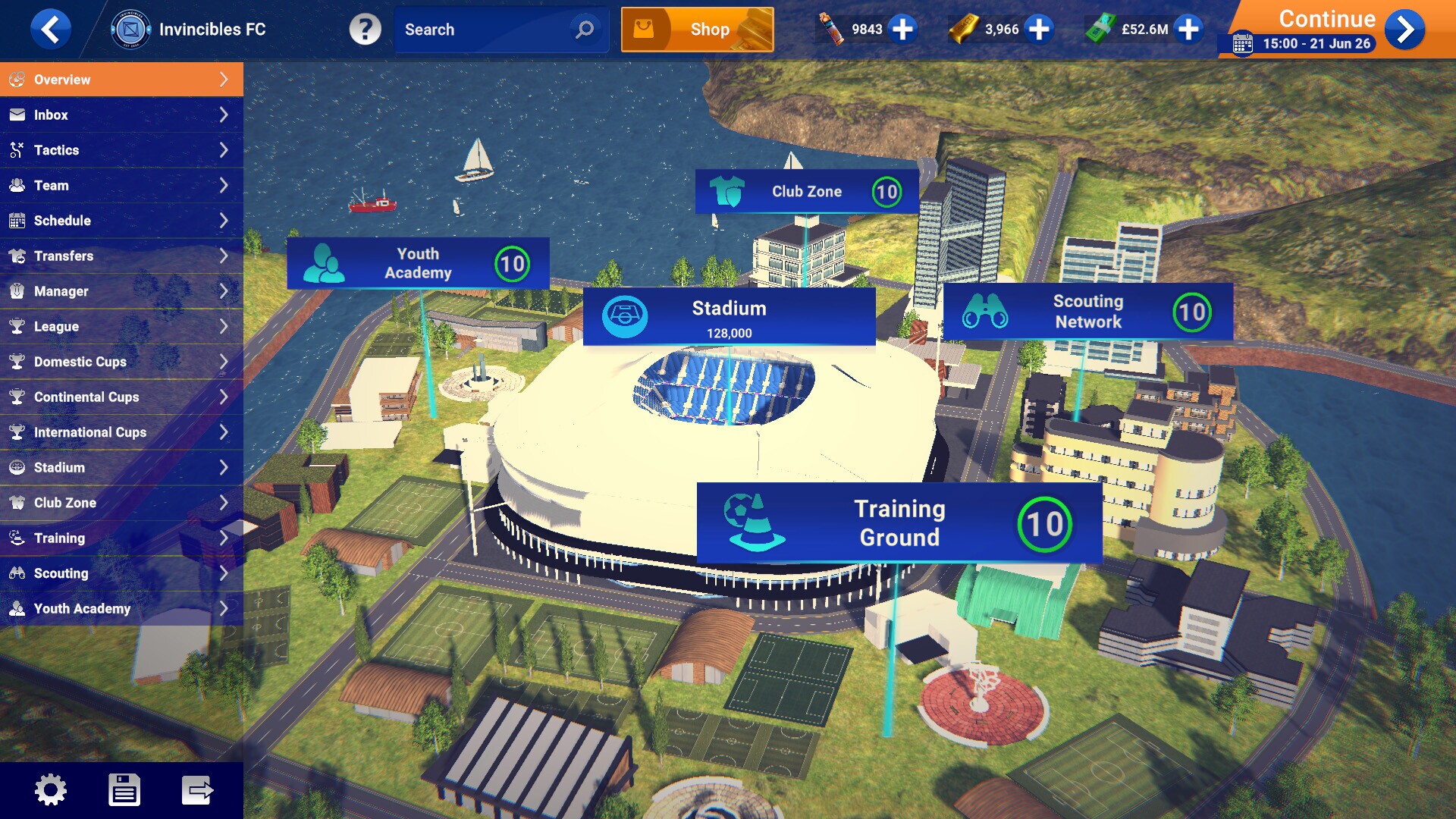Screen dimensions: 1456x819
Task: Click the save game icon at bottom
Action: 125,789
